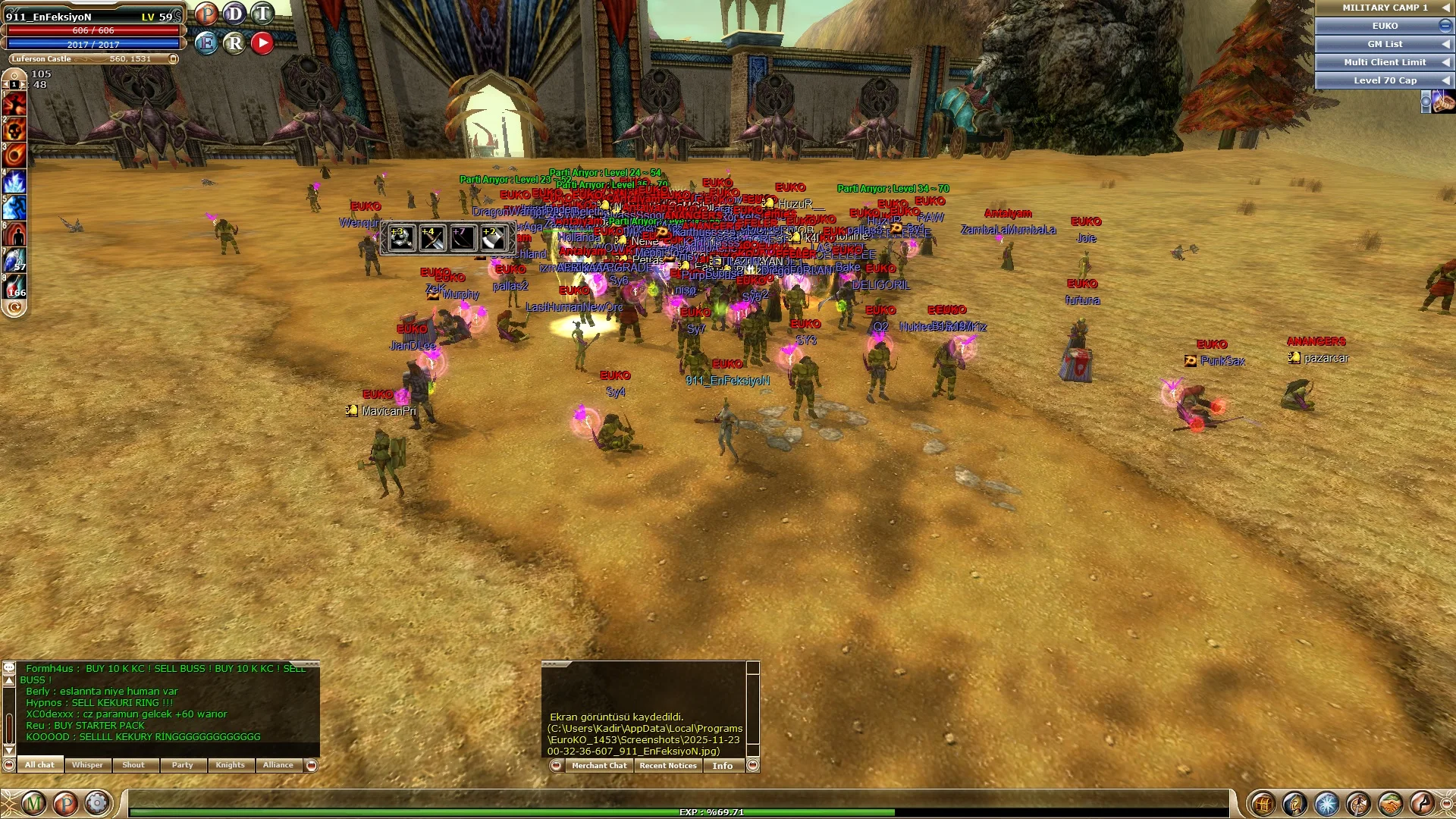Open the Recent Notices tab
This screenshot has height=819, width=1456.
(667, 766)
